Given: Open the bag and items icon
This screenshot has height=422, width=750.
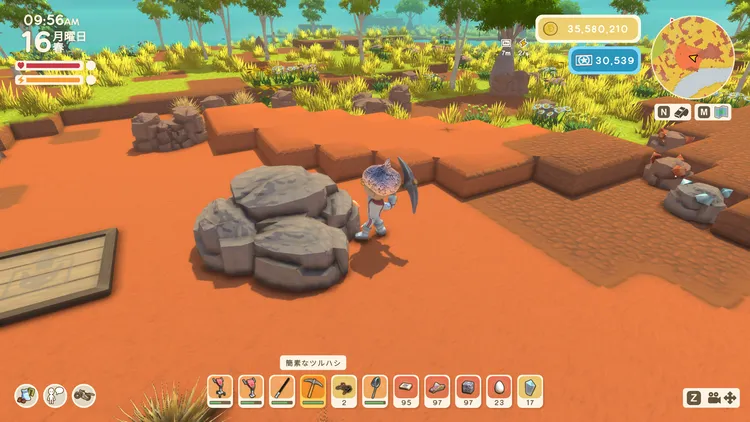Looking at the screenshot, I should coord(27,395).
